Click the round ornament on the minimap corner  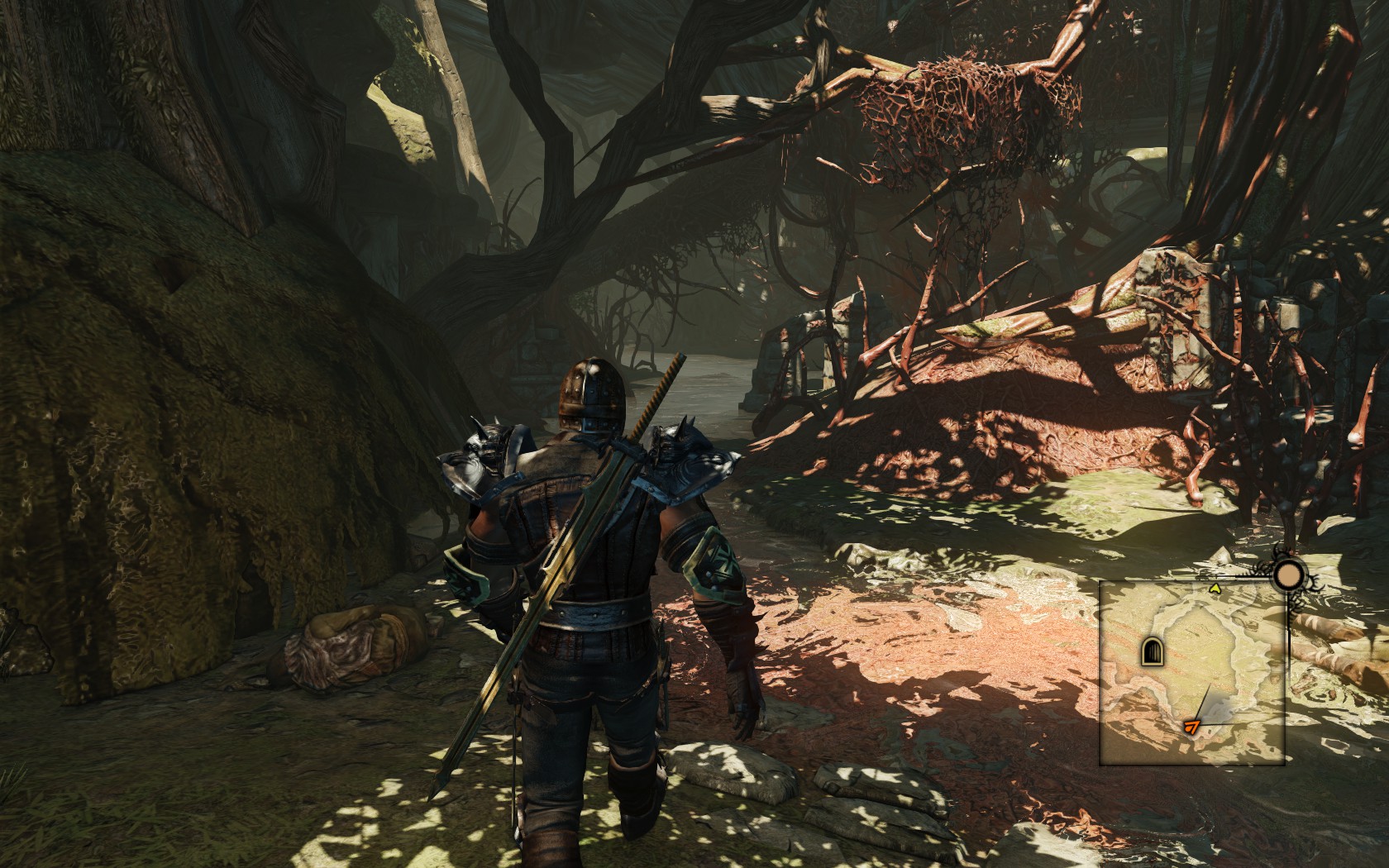1287,575
